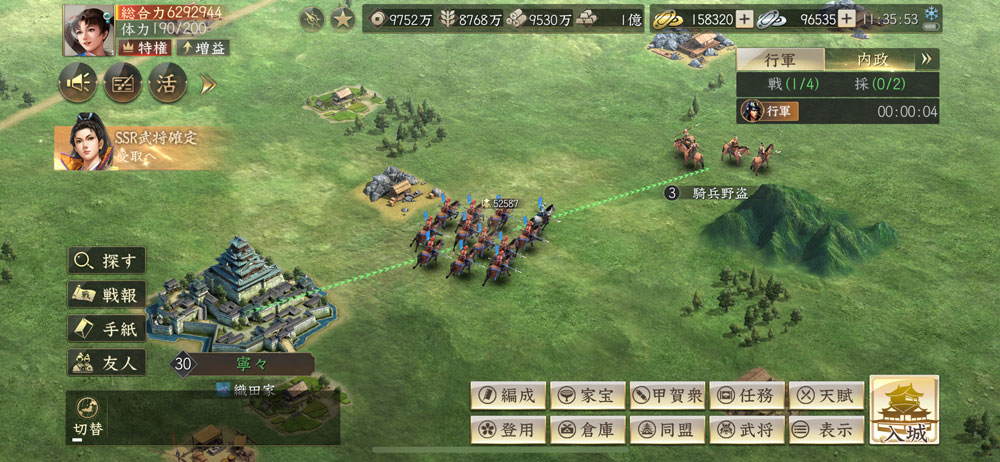1000x462 pixels.
Task: Open the 戦報 battle reports
Action: (107, 295)
